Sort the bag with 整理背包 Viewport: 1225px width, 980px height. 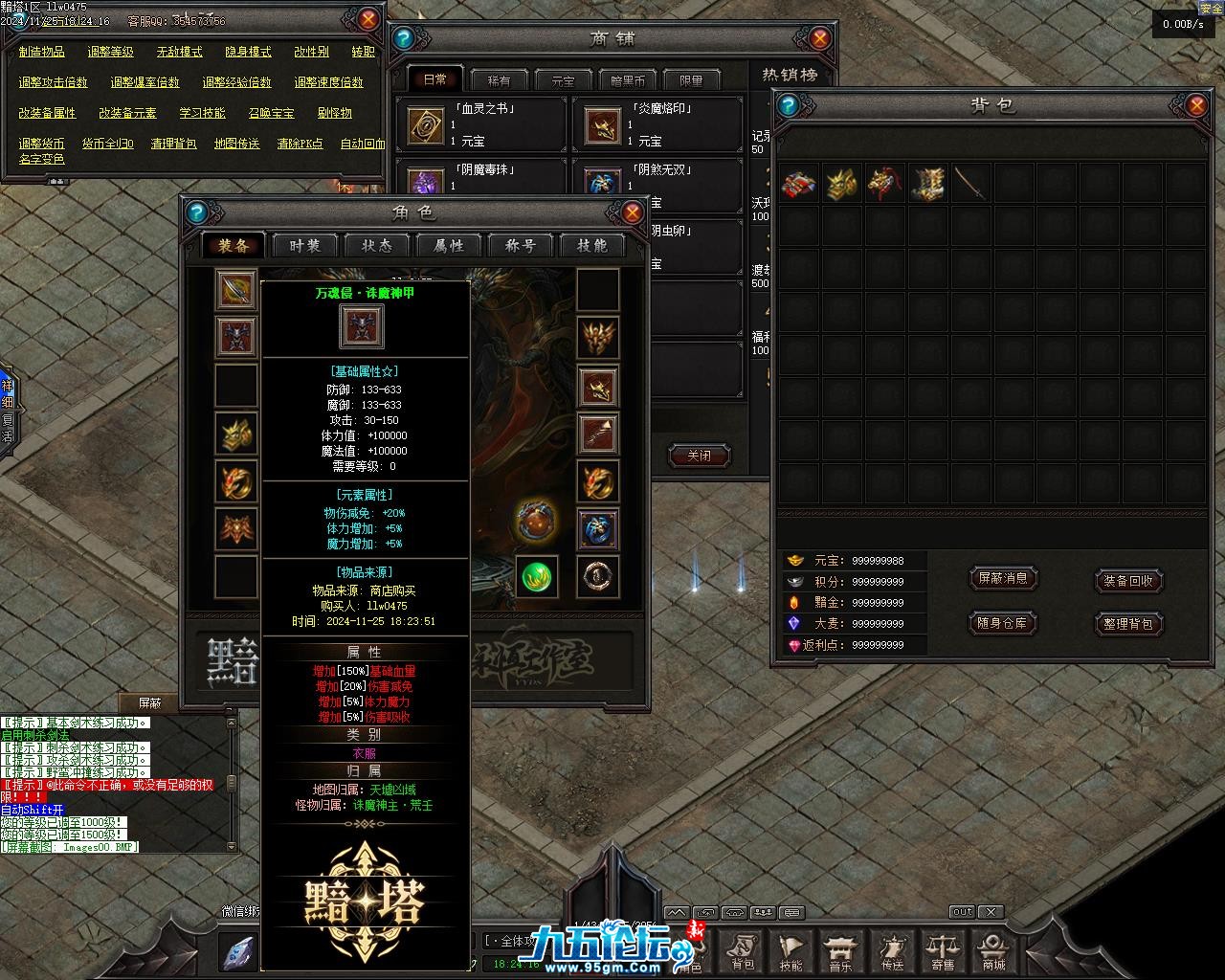[x=1128, y=623]
